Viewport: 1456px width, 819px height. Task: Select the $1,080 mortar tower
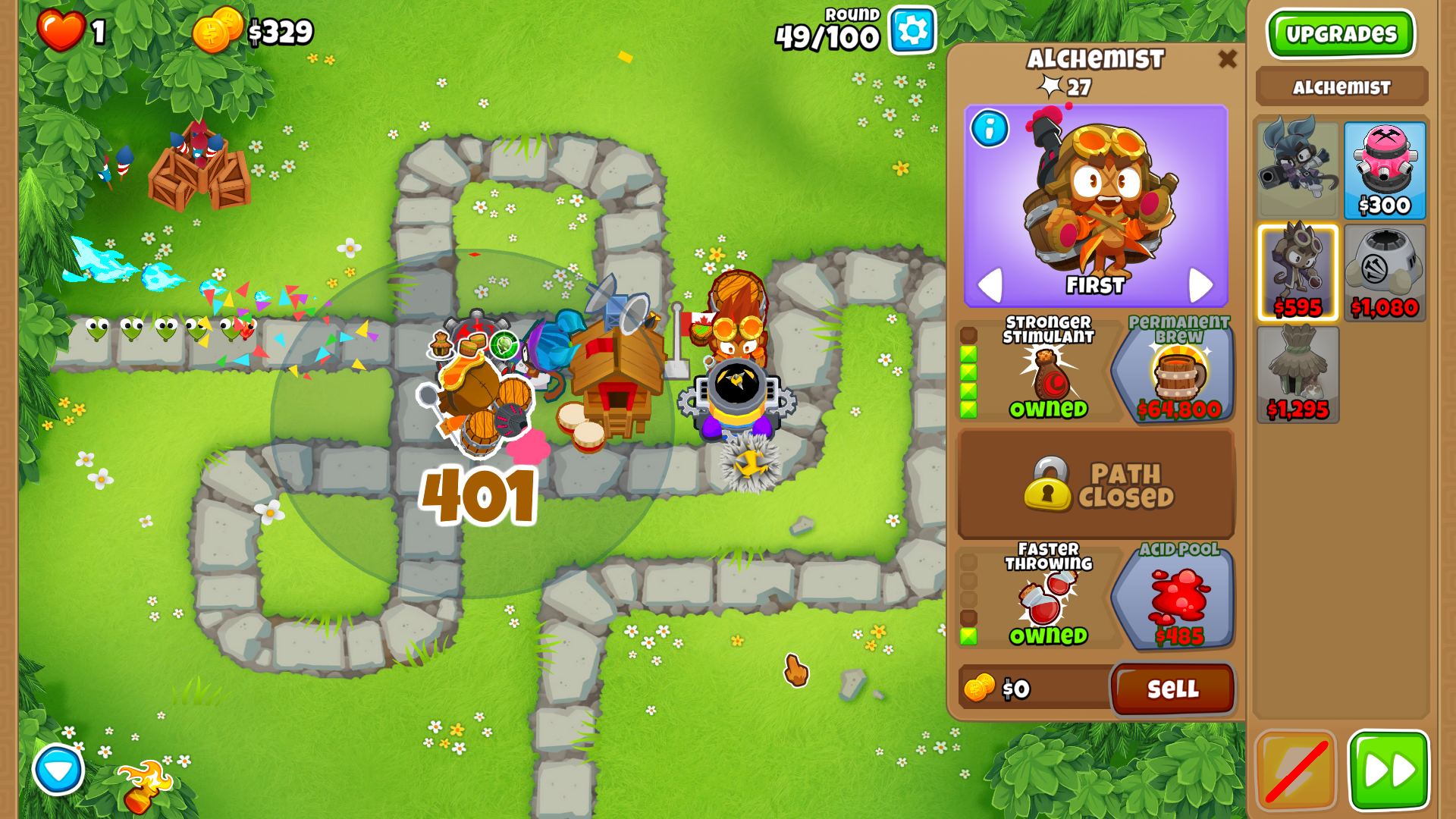[1385, 273]
